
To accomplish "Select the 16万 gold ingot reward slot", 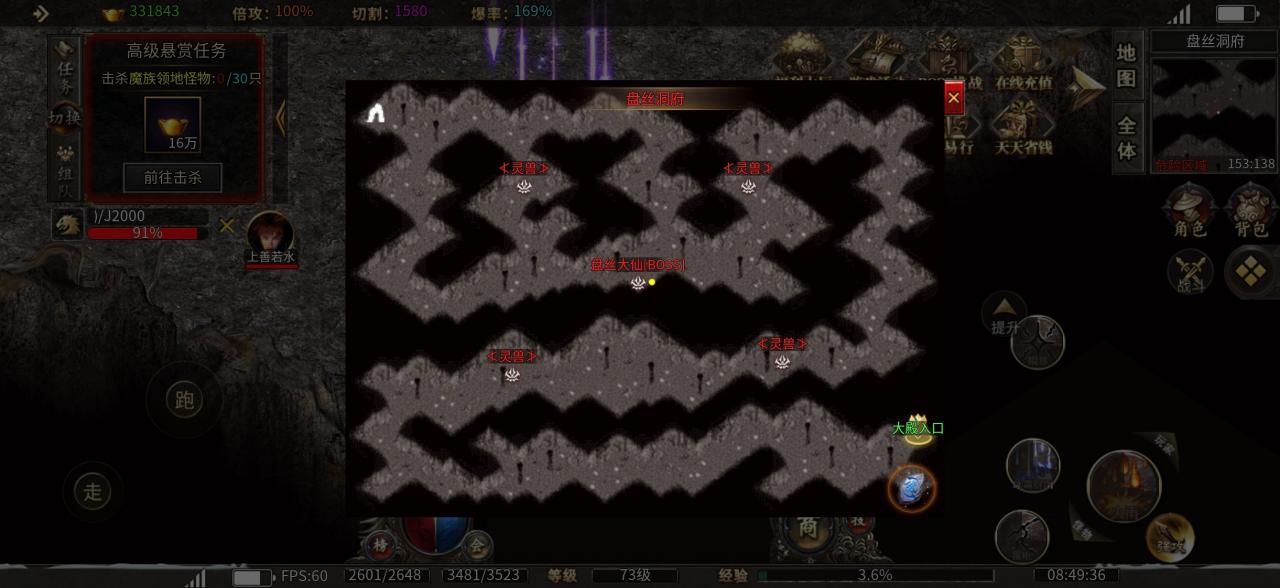I will (172, 125).
